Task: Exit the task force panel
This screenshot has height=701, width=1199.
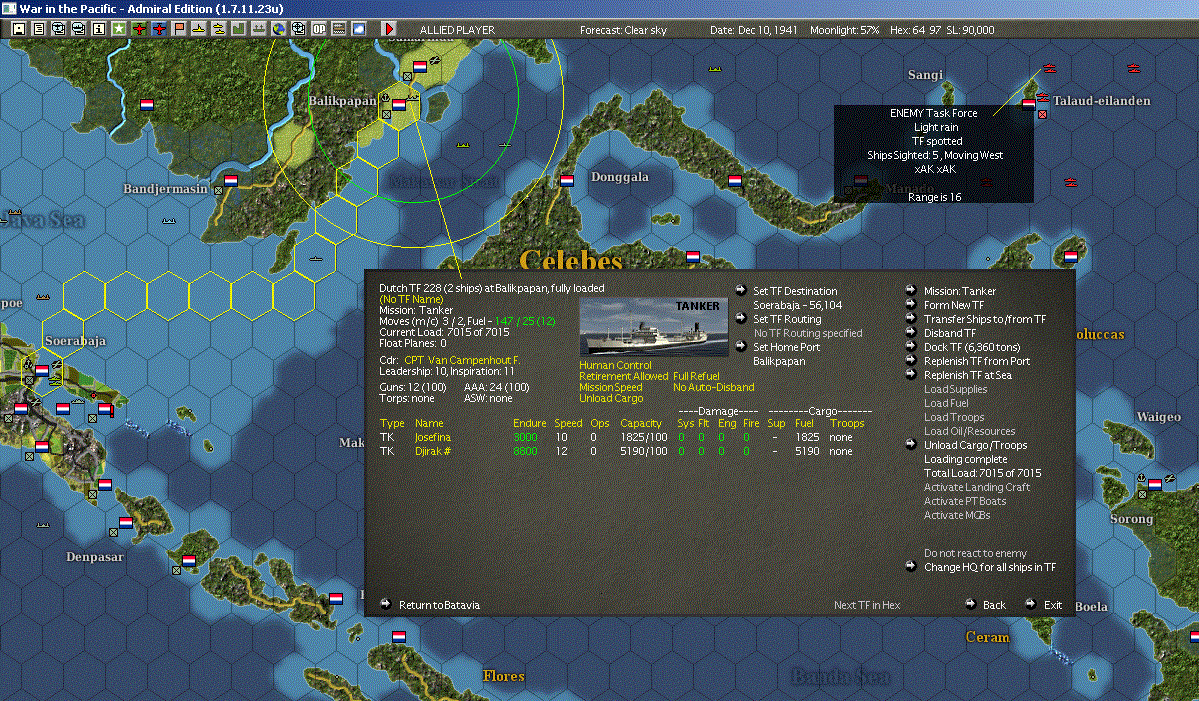Action: (x=1052, y=605)
